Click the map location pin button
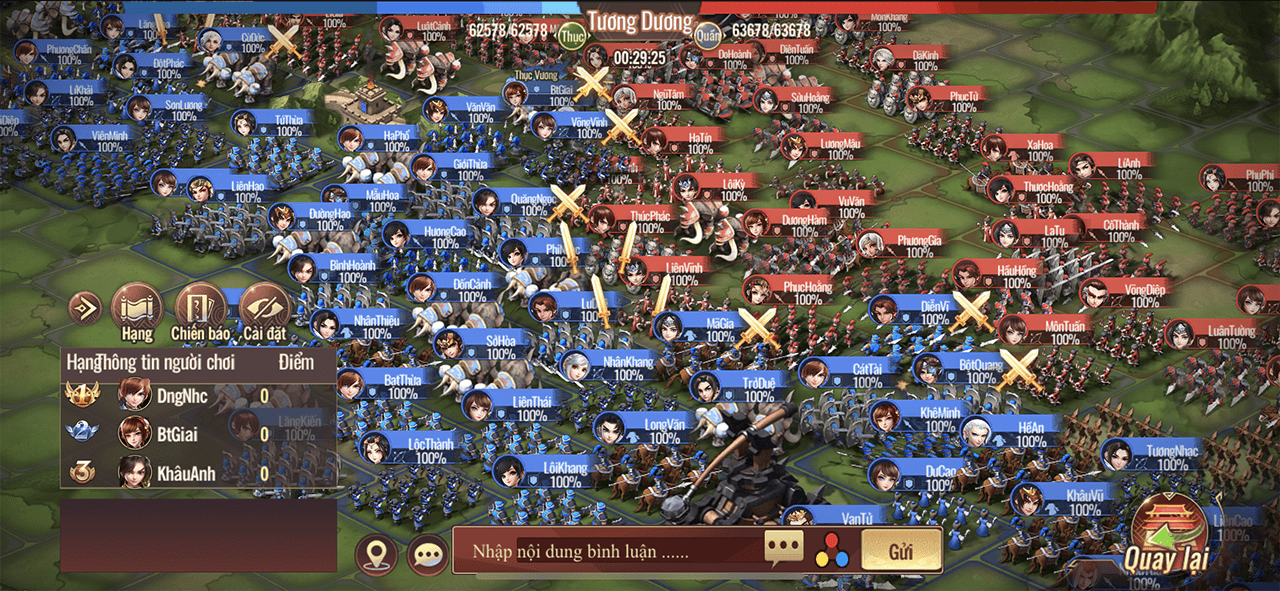This screenshot has height=591, width=1280. point(375,554)
